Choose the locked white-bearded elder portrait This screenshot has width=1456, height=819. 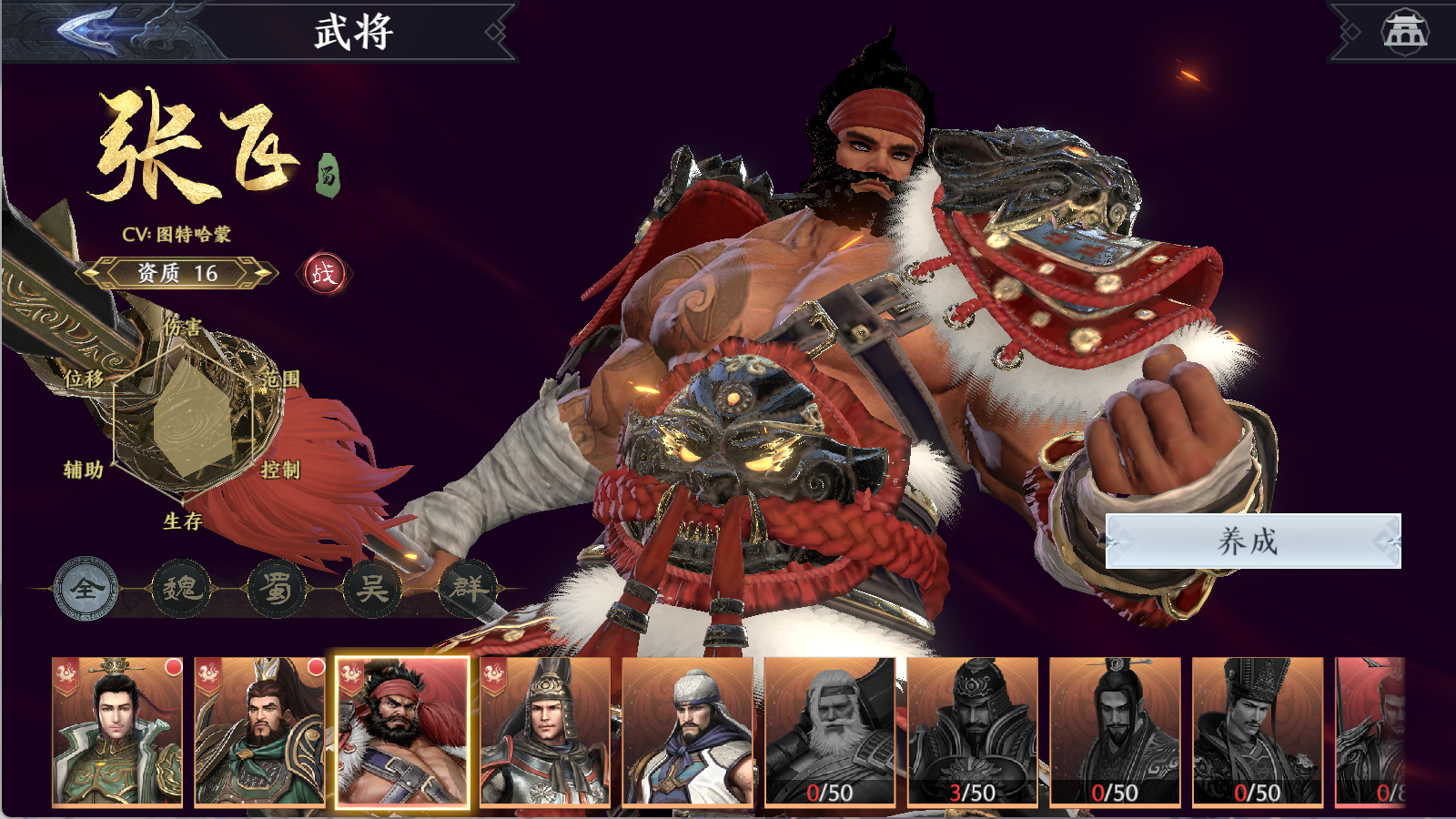click(830, 732)
